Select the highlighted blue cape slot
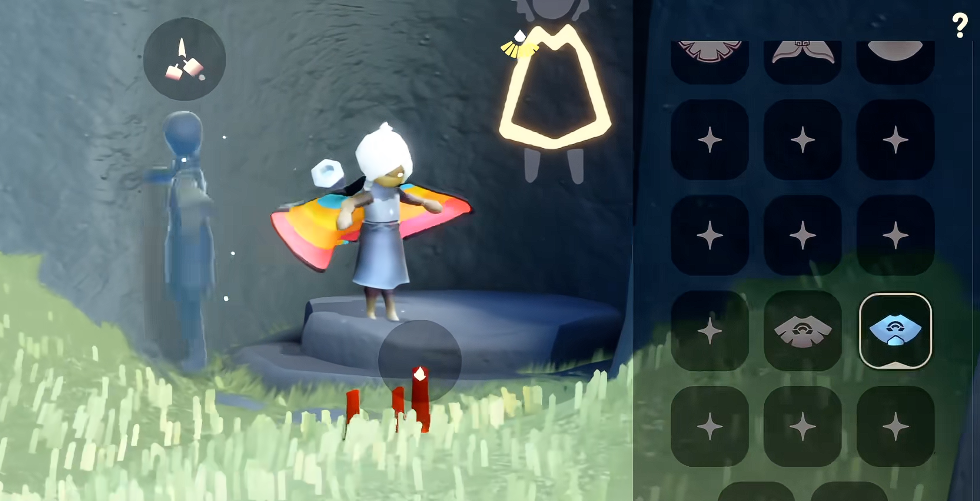The image size is (980, 501). click(895, 330)
